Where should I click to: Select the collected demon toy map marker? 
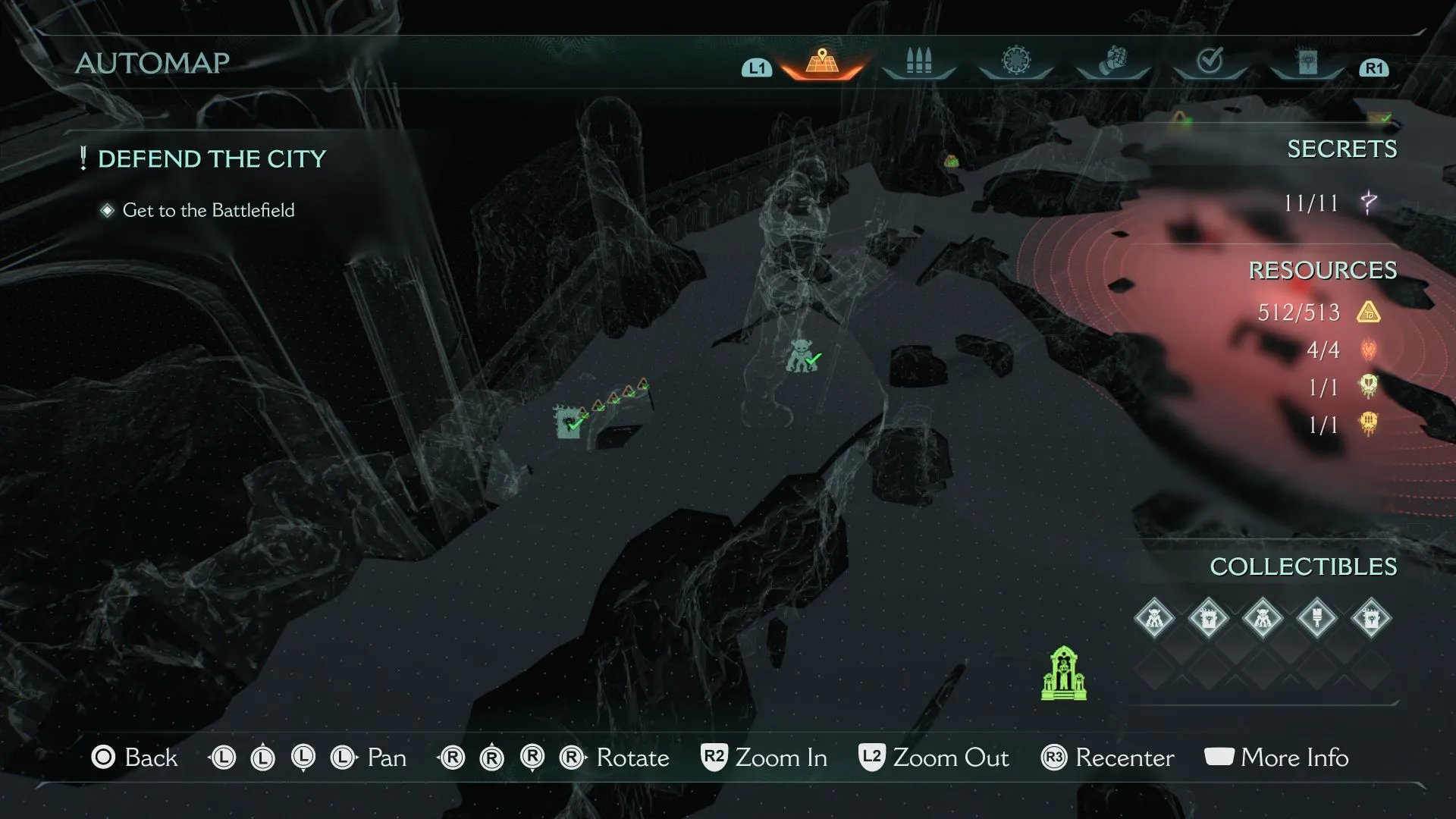[802, 356]
